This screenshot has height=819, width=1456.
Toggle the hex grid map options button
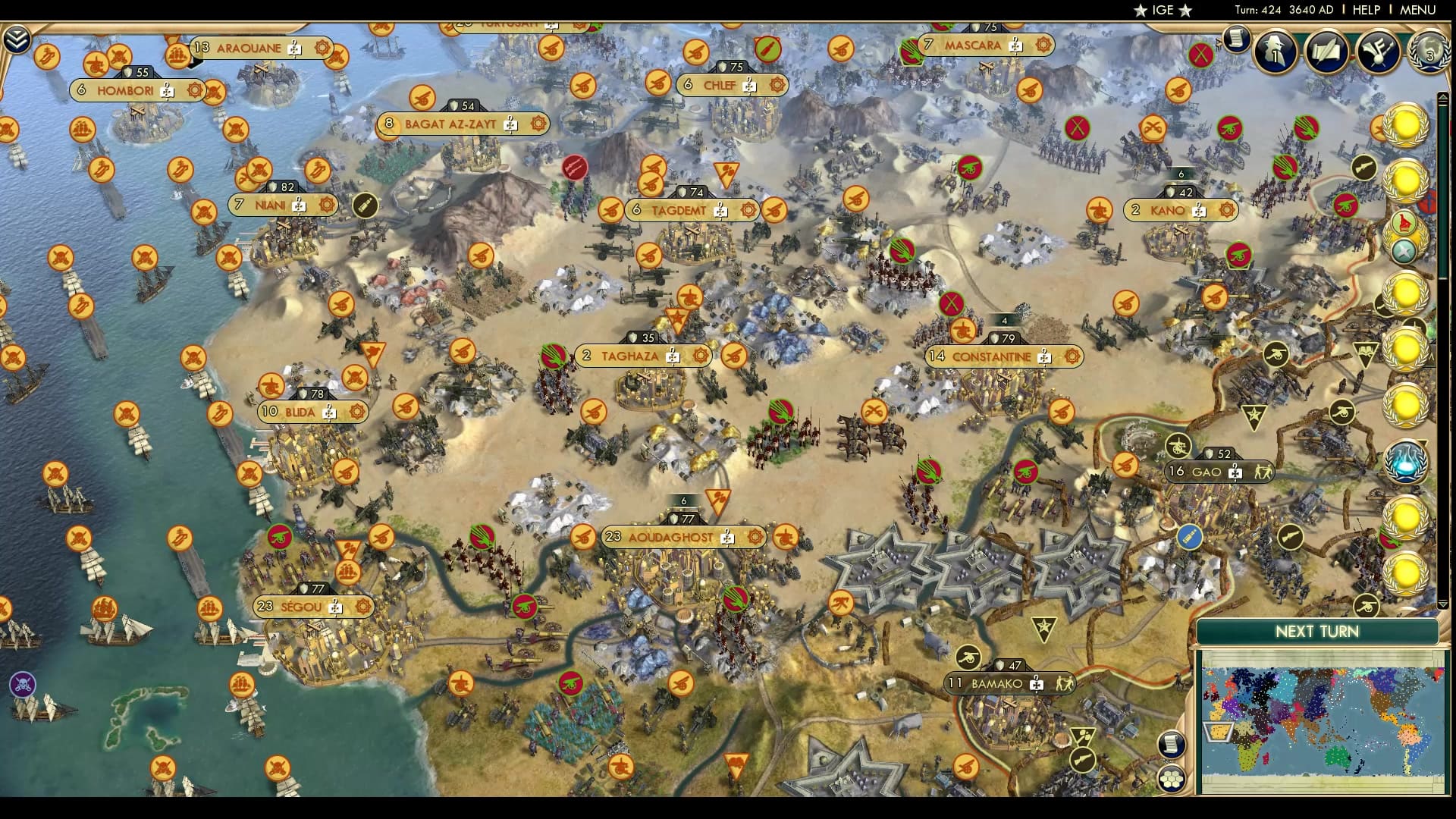[1172, 777]
